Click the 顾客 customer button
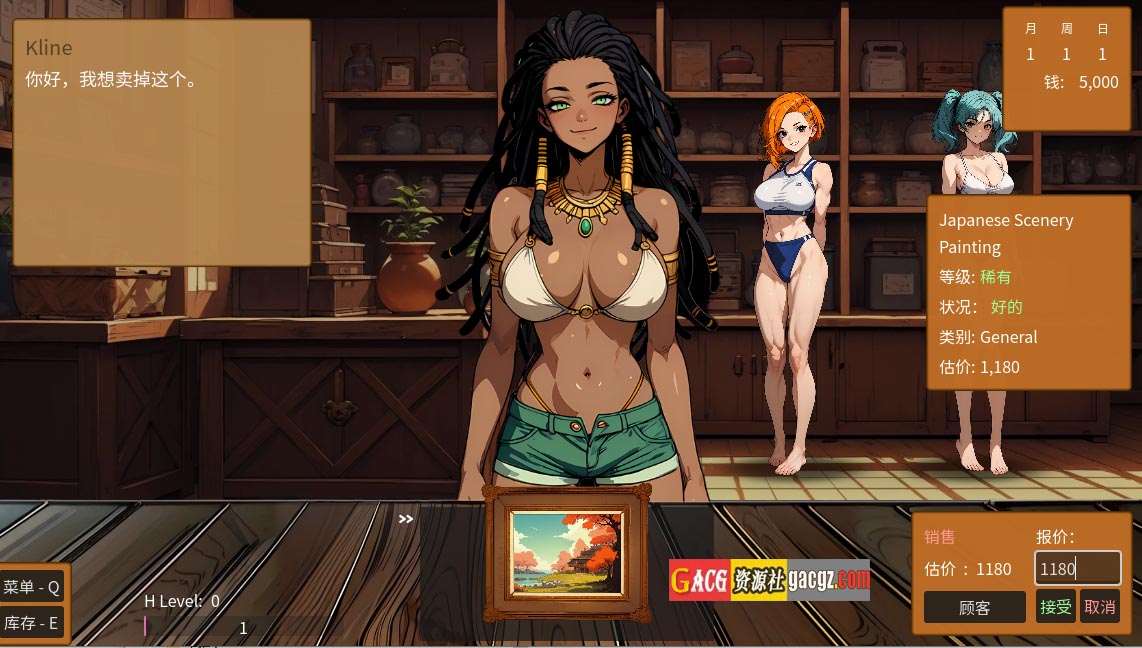 [974, 607]
